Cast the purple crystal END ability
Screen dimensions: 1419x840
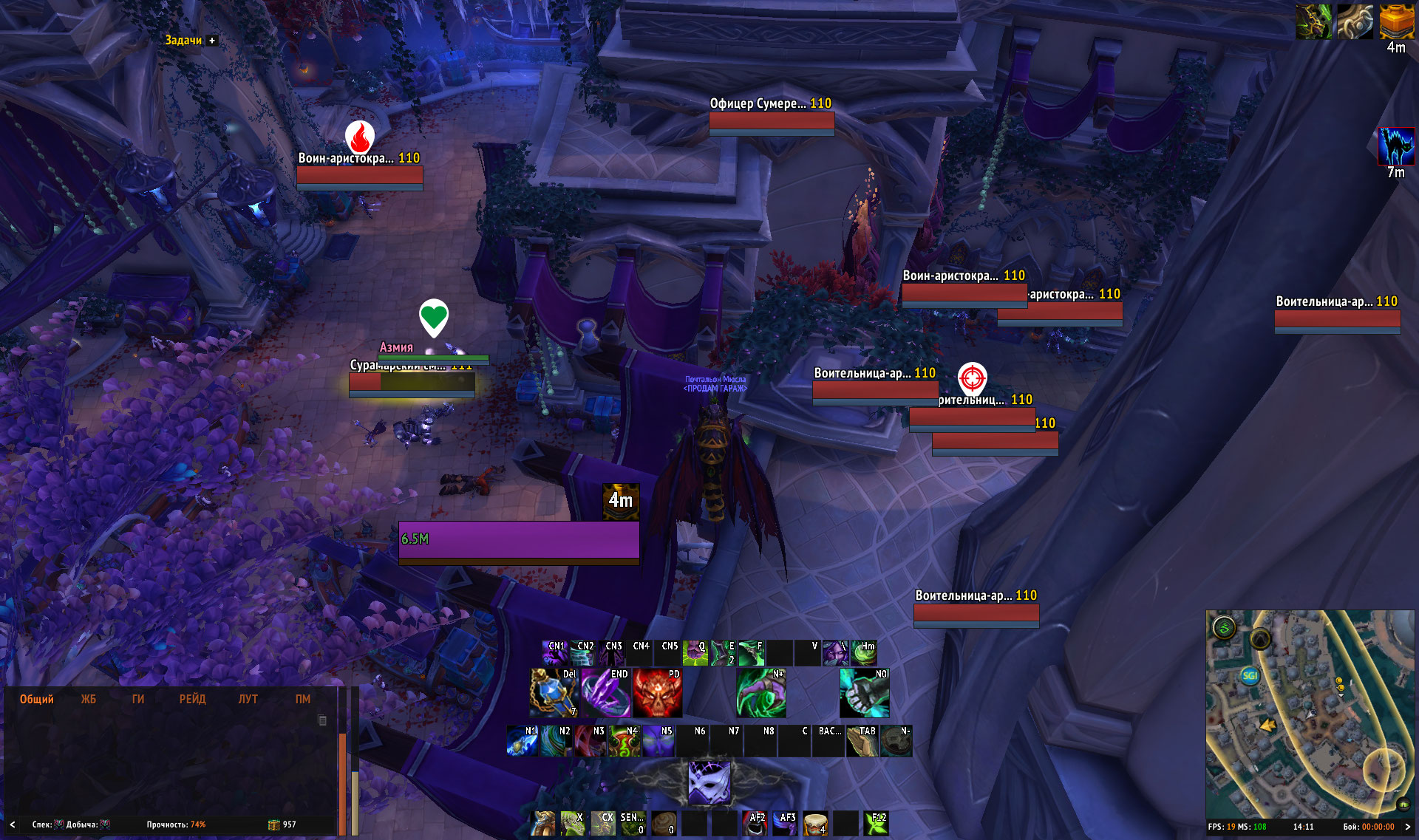coord(605,694)
